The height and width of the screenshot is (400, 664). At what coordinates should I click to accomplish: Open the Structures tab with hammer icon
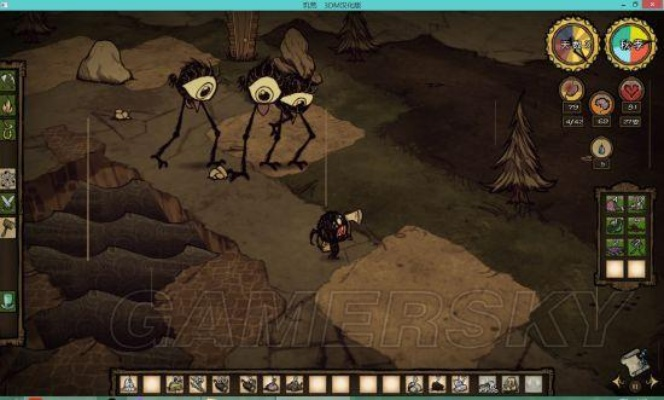point(8,227)
